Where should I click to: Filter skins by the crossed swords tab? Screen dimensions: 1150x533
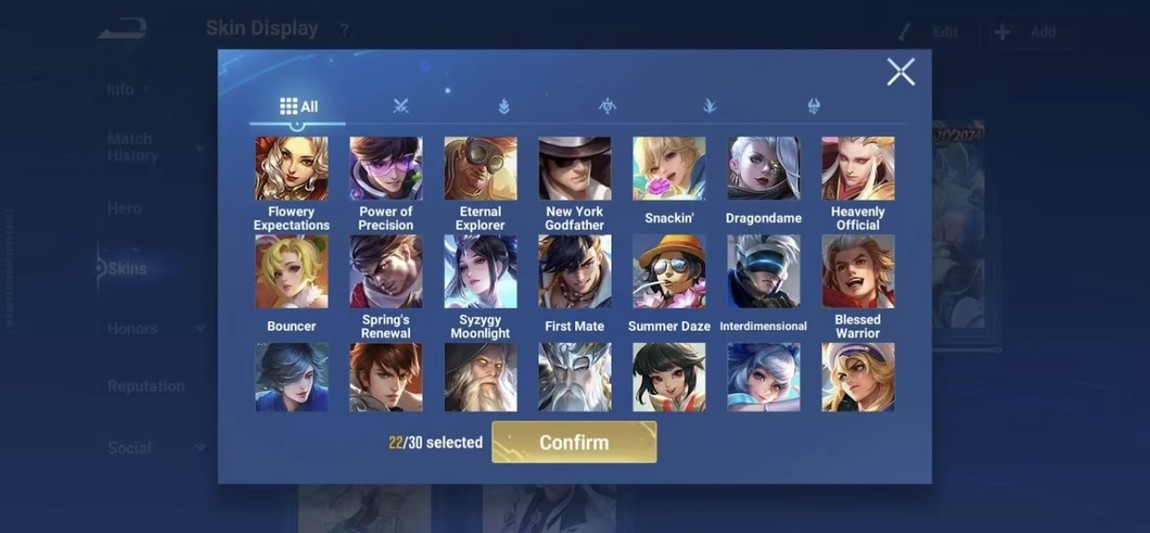(401, 106)
